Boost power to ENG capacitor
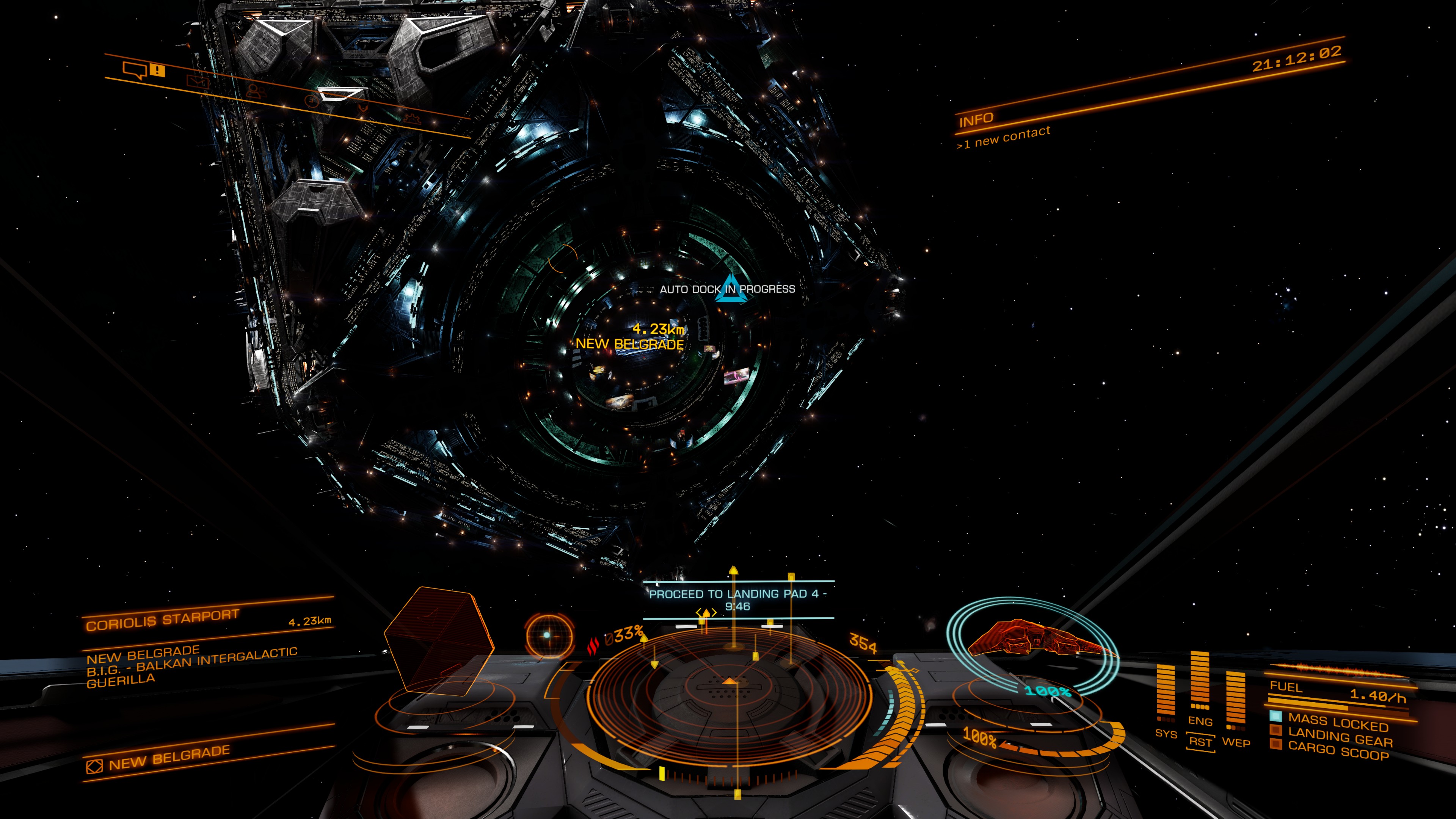Screen dimensions: 1456x819 coord(1199,721)
